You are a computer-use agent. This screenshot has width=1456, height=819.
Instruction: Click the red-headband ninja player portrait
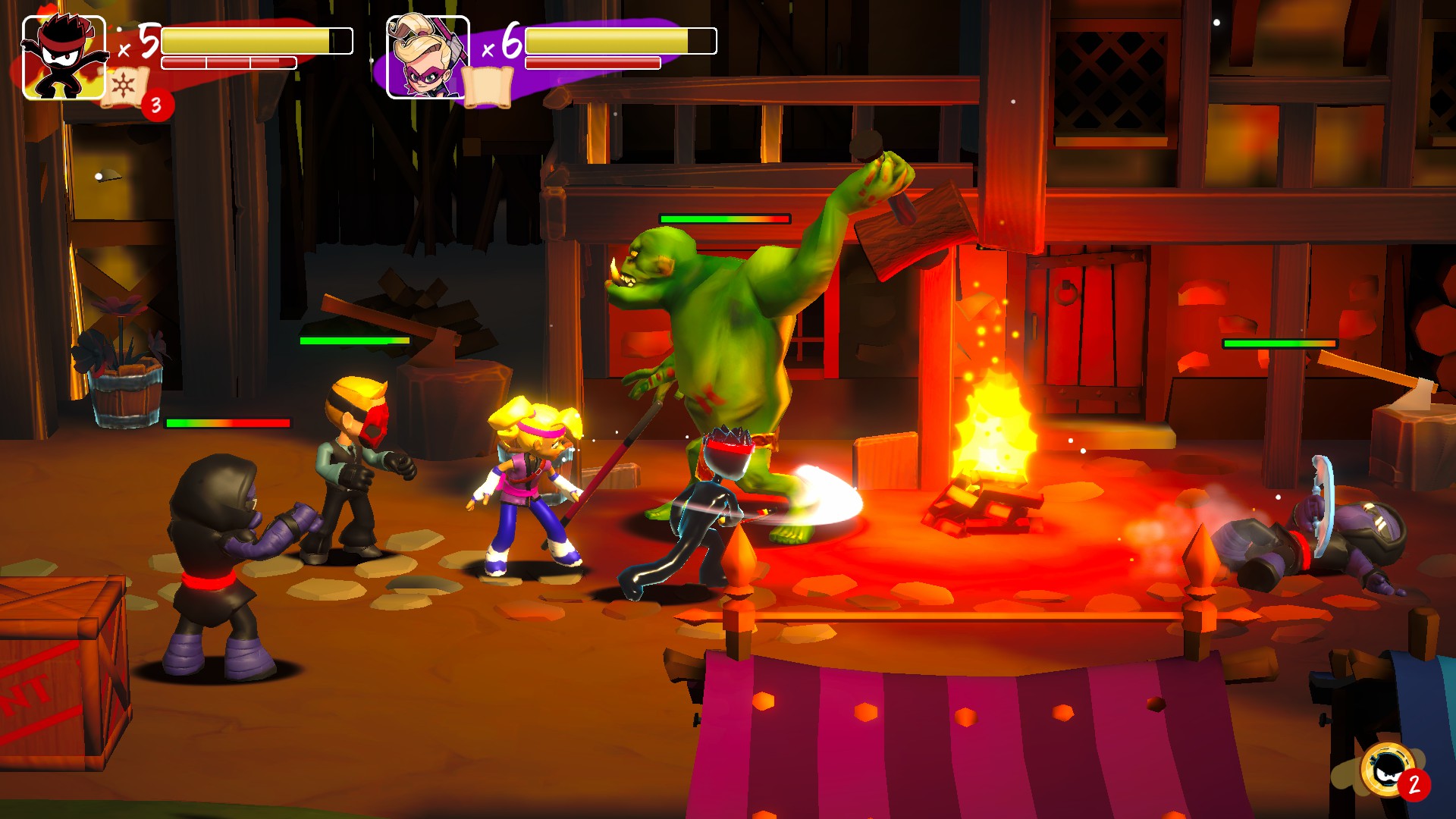point(64,58)
